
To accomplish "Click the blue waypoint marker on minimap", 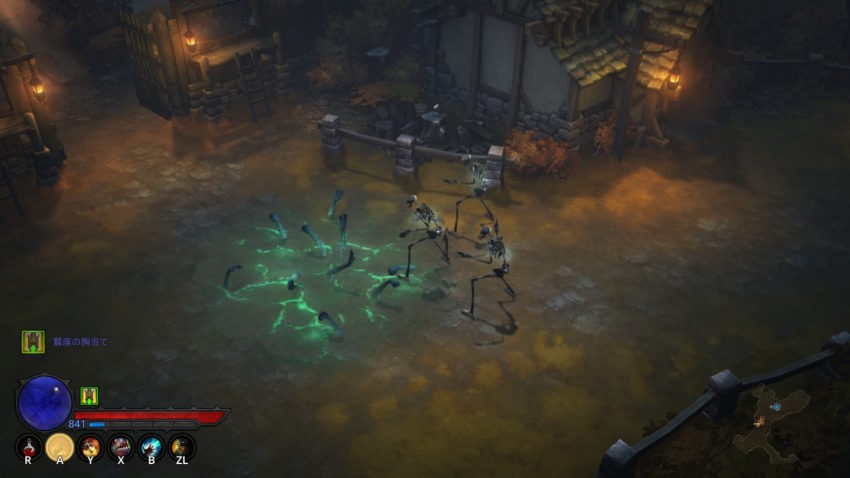I will (775, 407).
